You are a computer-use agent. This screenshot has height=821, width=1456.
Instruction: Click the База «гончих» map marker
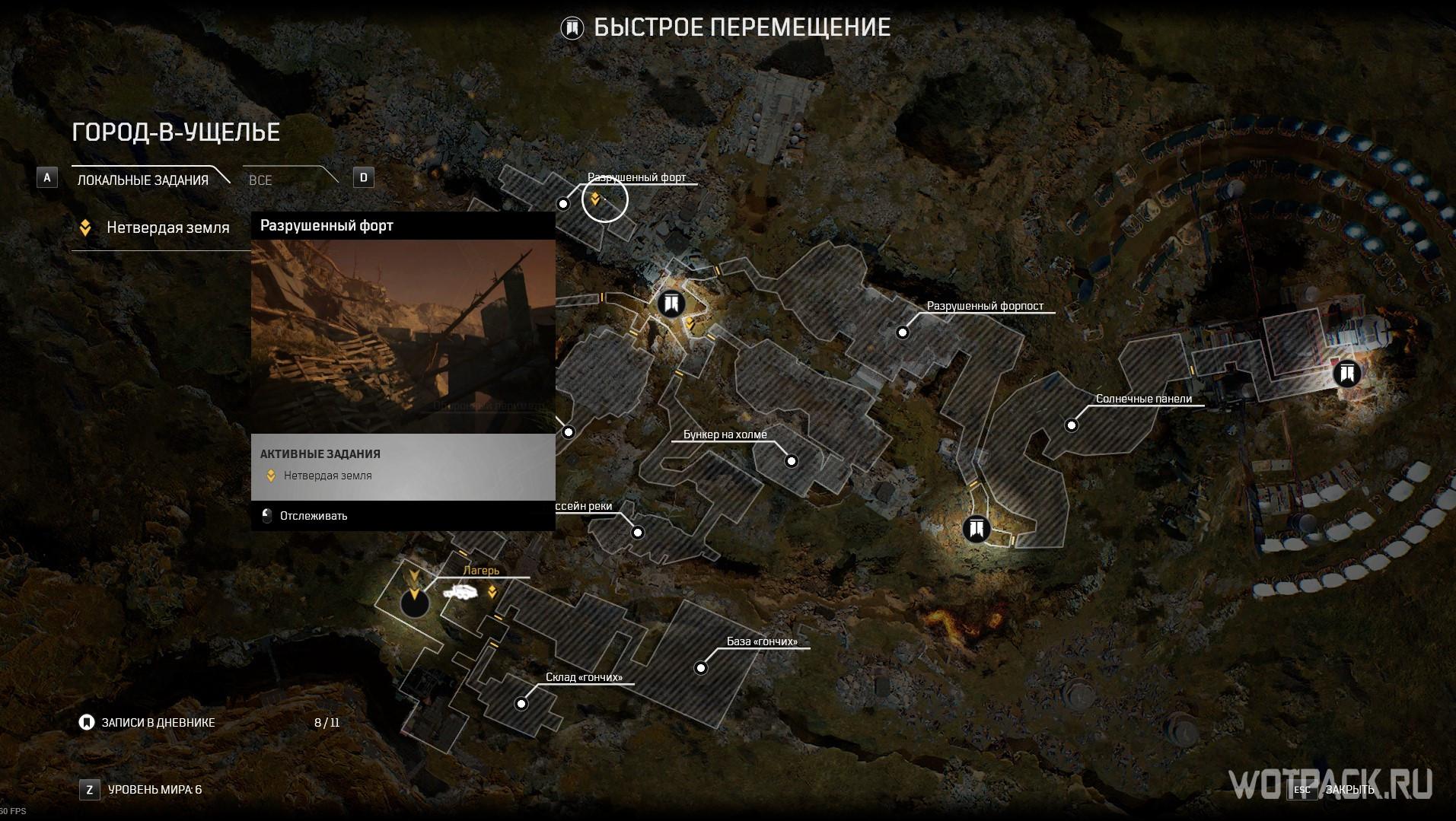tap(701, 669)
